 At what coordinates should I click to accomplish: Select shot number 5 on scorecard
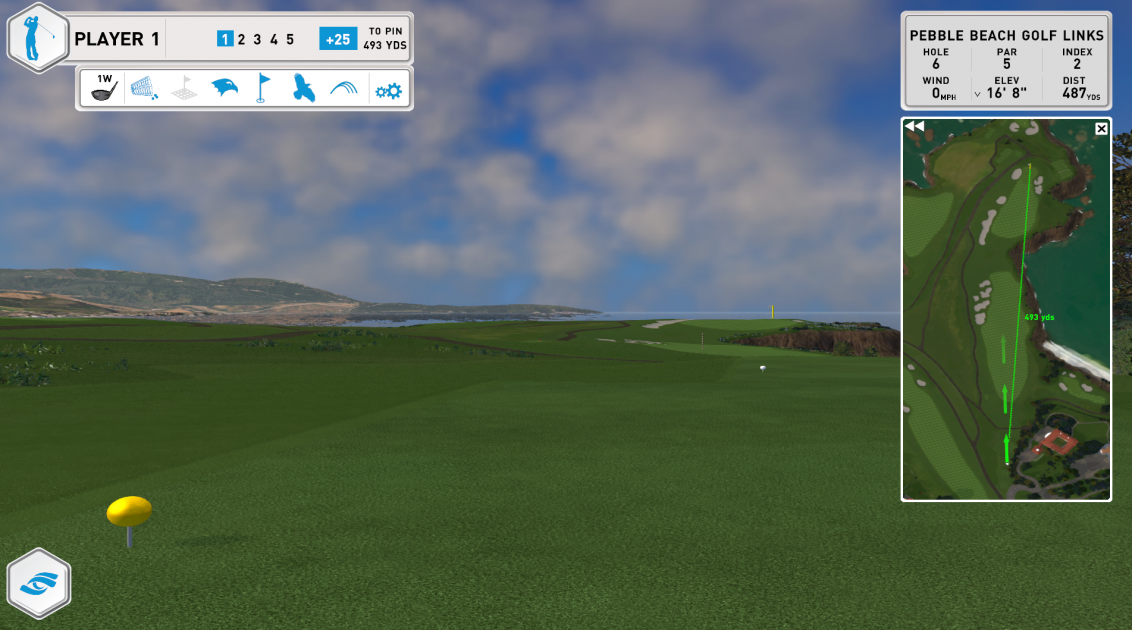[290, 40]
